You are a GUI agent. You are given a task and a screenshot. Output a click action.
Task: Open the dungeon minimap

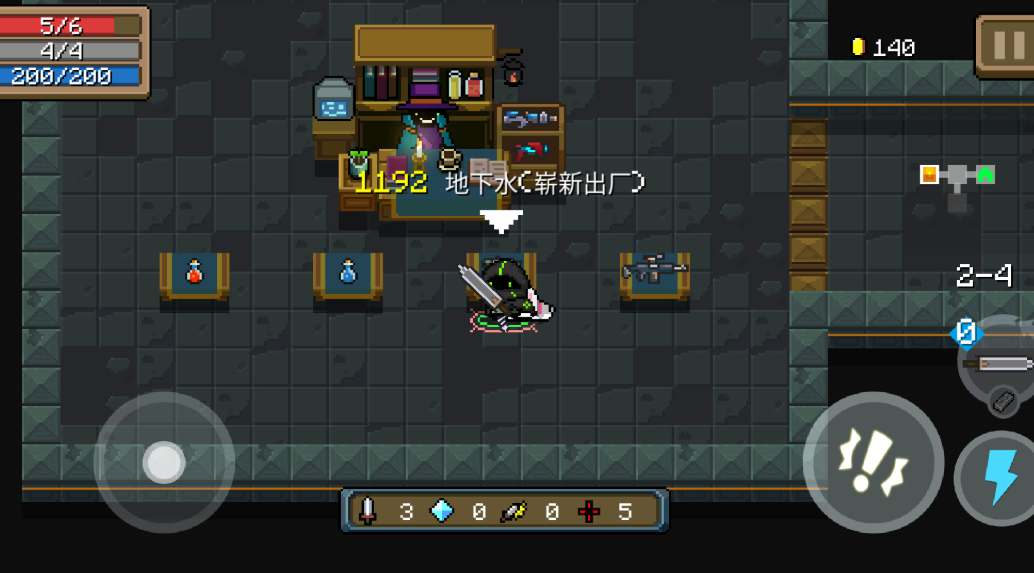click(x=957, y=183)
